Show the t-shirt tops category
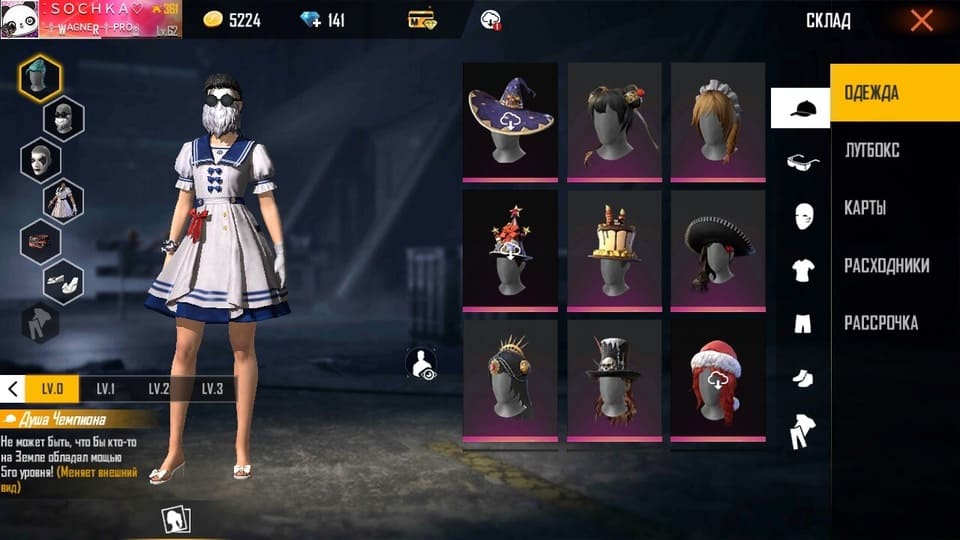The image size is (960, 540). coord(801,270)
